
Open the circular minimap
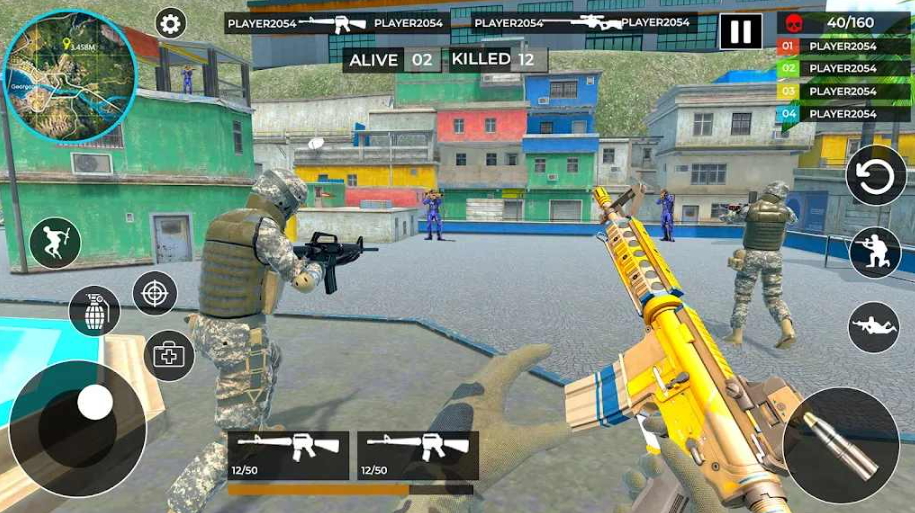pyautogui.click(x=69, y=73)
